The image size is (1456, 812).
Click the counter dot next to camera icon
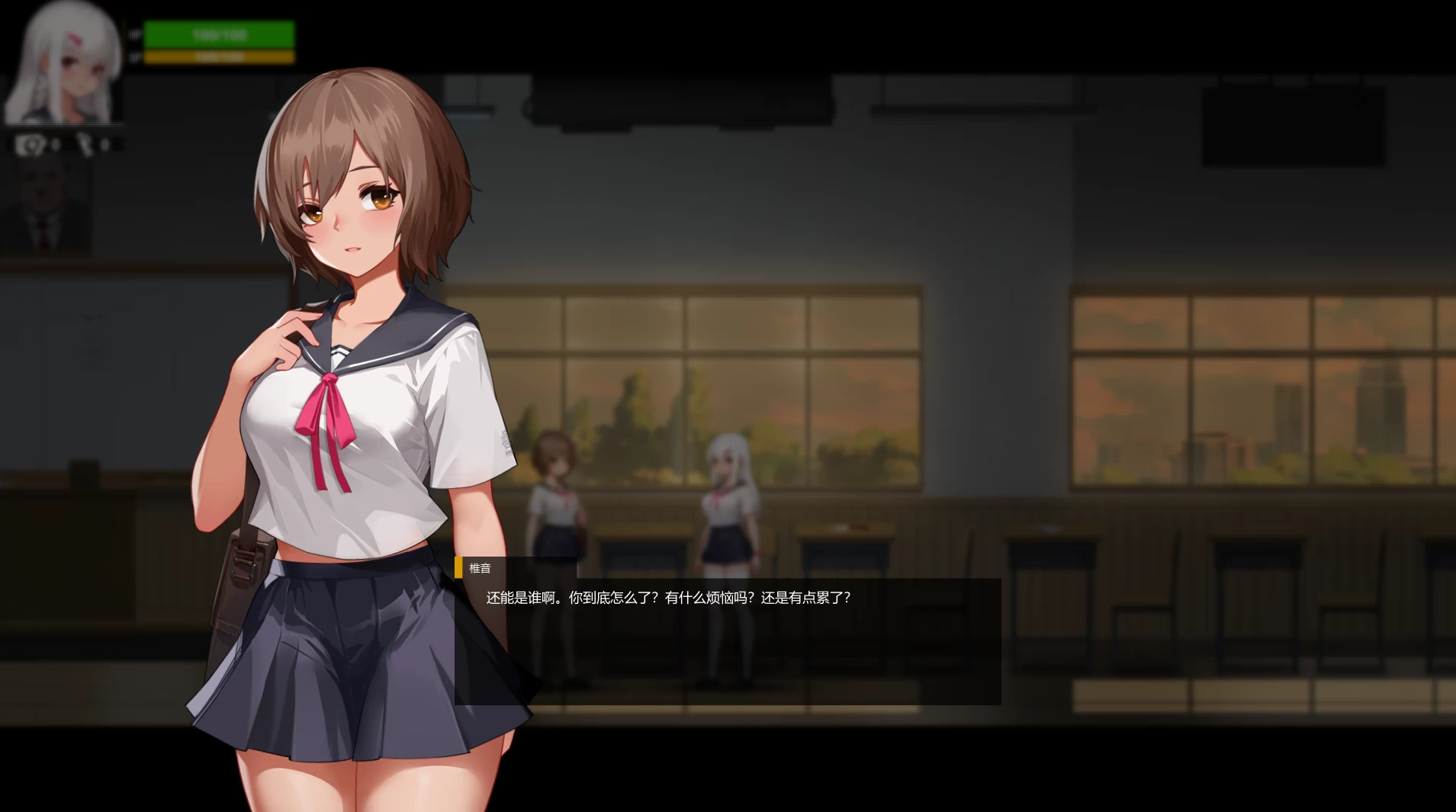[x=55, y=145]
